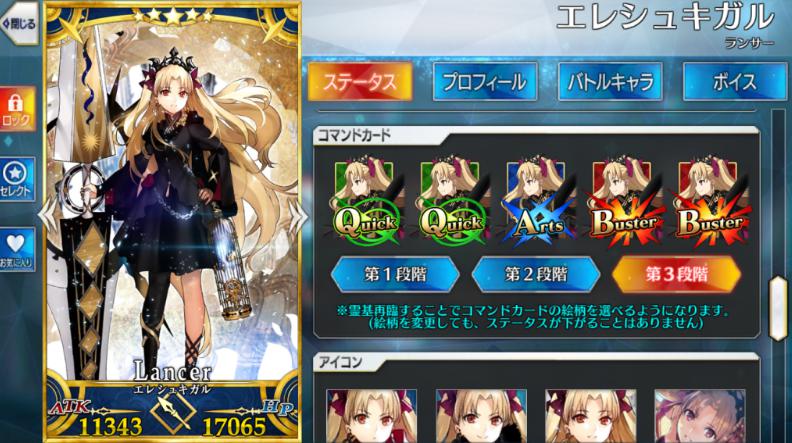The width and height of the screenshot is (792, 443).
Task: Select 第2段階 command card art
Action: (x=537, y=274)
